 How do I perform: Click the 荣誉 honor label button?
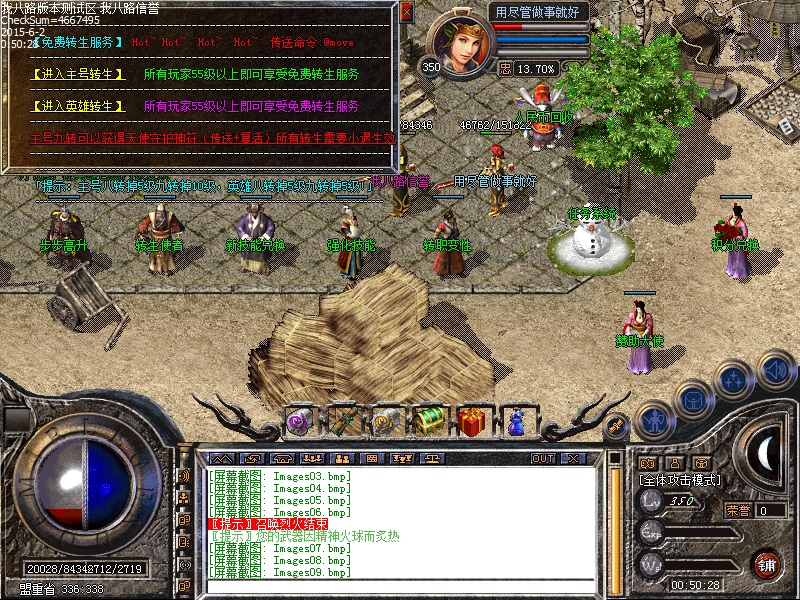tap(738, 509)
